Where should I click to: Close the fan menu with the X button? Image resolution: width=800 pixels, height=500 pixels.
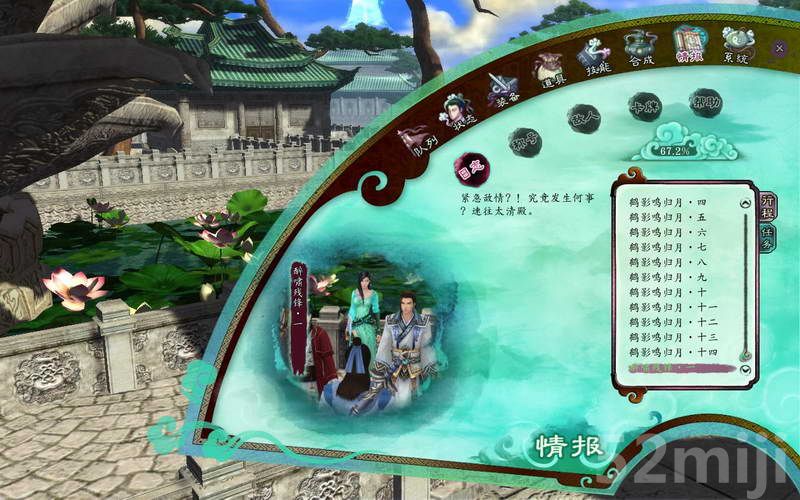pos(779,47)
